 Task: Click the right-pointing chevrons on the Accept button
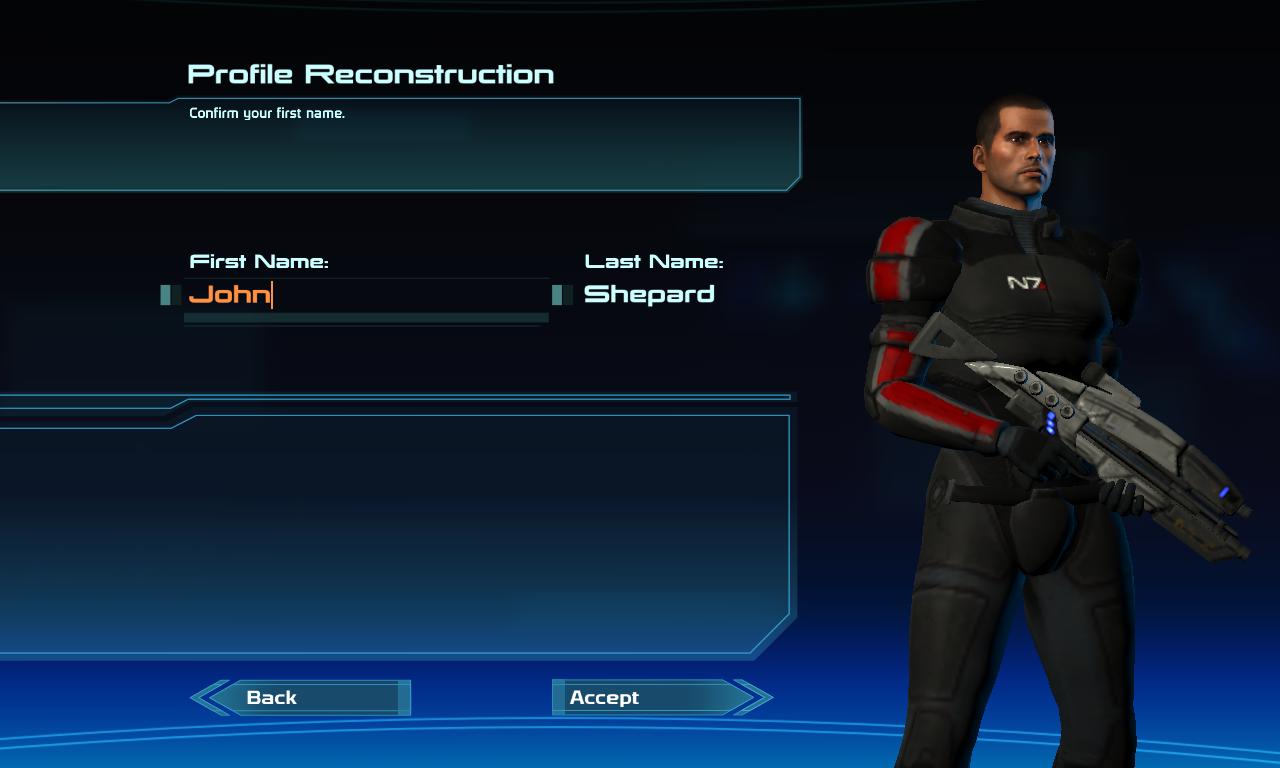point(753,697)
